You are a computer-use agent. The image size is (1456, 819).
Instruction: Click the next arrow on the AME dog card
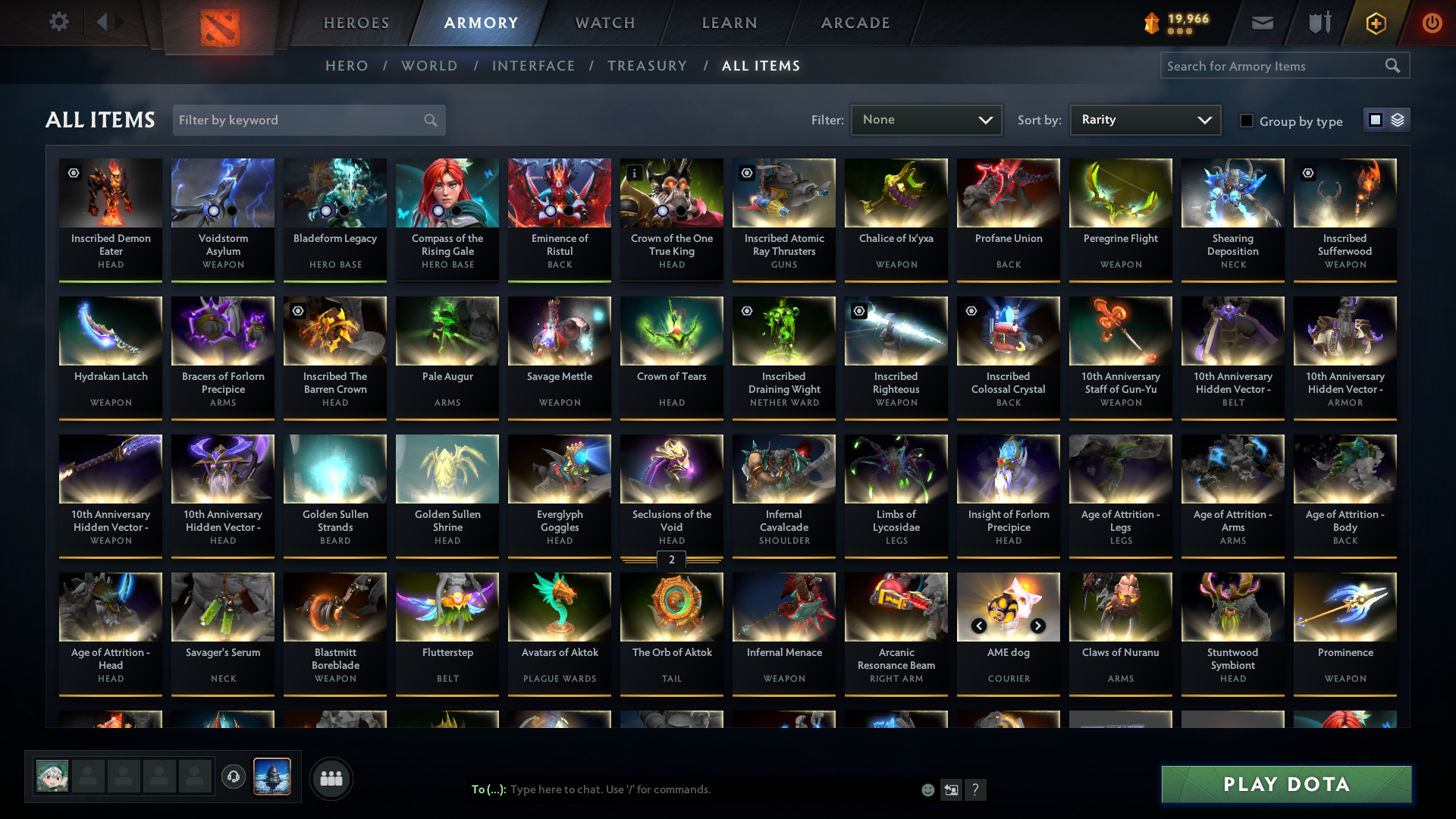pyautogui.click(x=1038, y=626)
